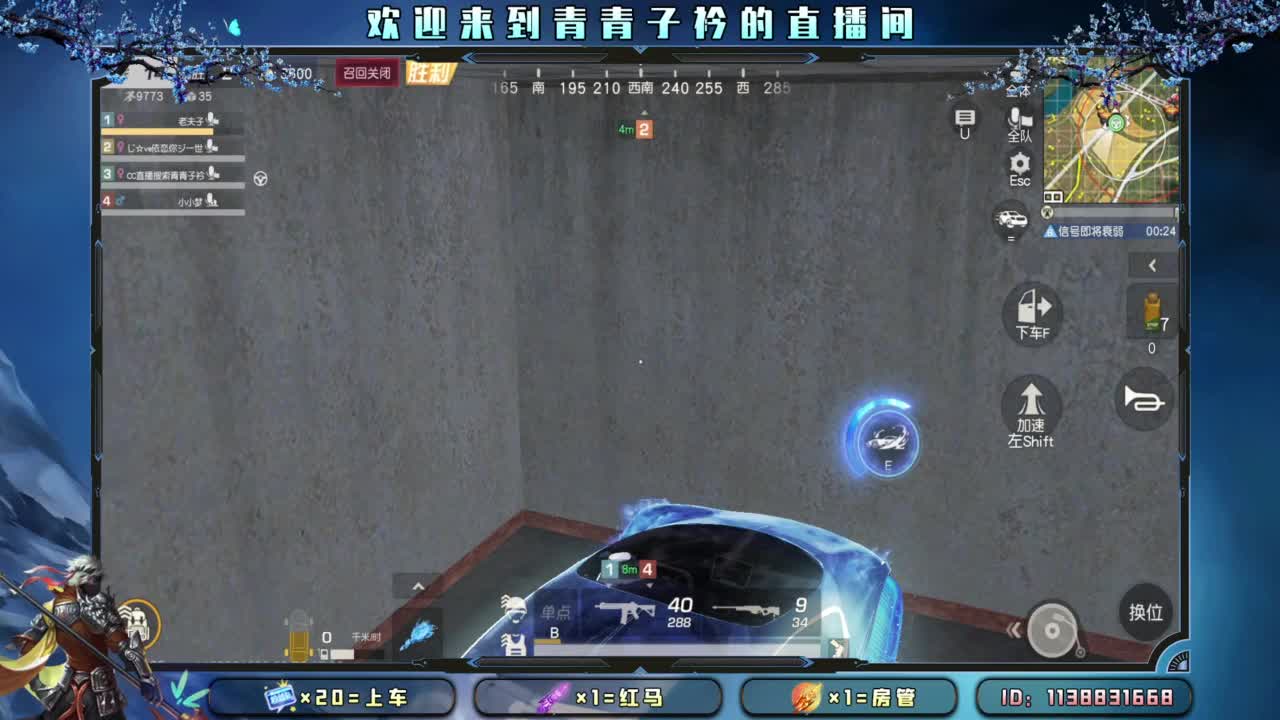Screen dimensions: 1280x720
Task: Exit the vehicle with the 下车F door icon
Action: pyautogui.click(x=1031, y=315)
